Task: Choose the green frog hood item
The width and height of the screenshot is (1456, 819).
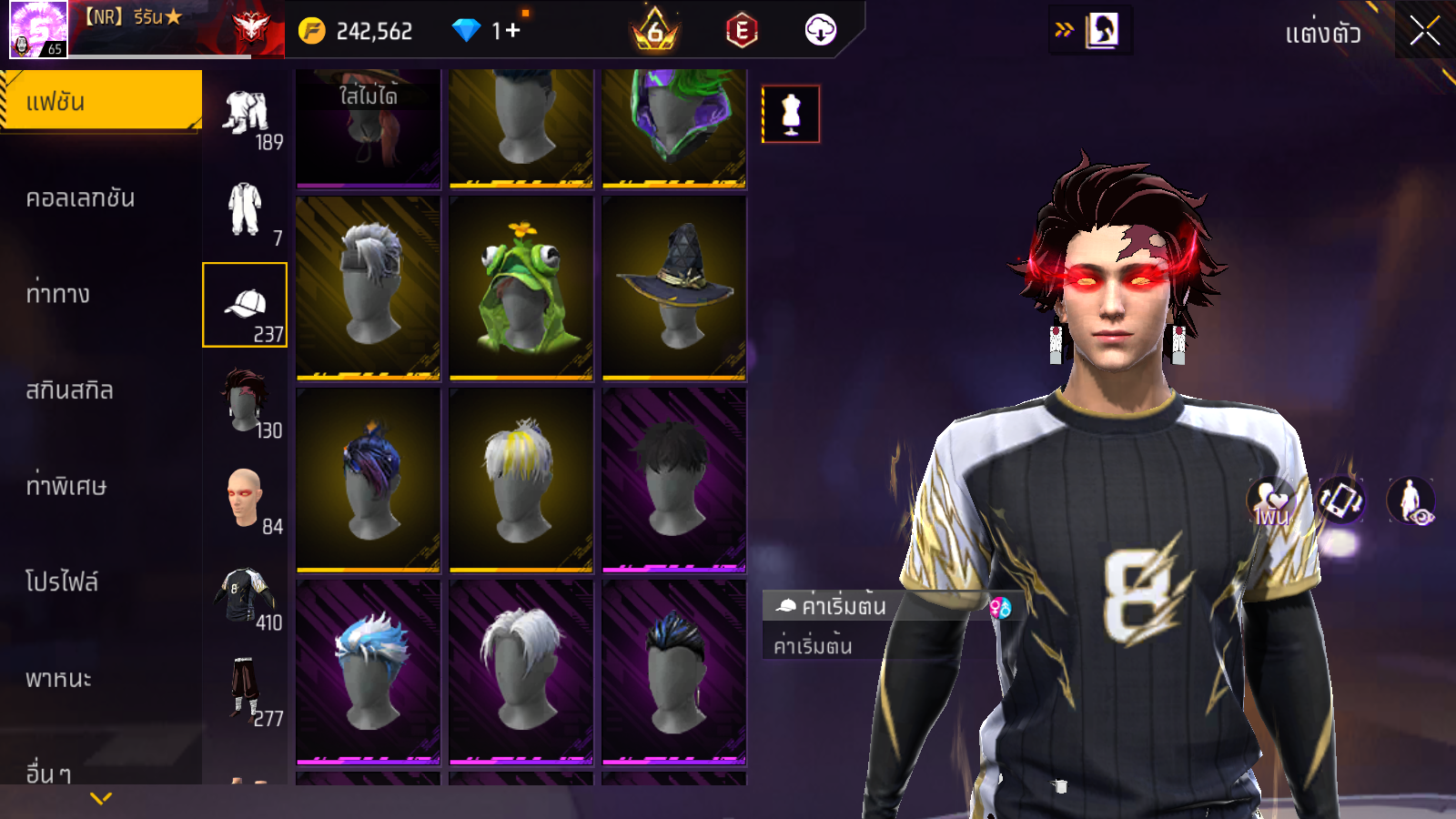Action: pyautogui.click(x=521, y=287)
